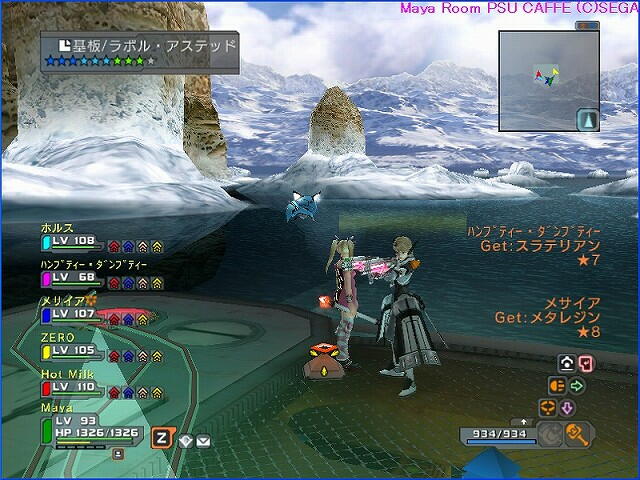Select party member メリイア

(70, 309)
